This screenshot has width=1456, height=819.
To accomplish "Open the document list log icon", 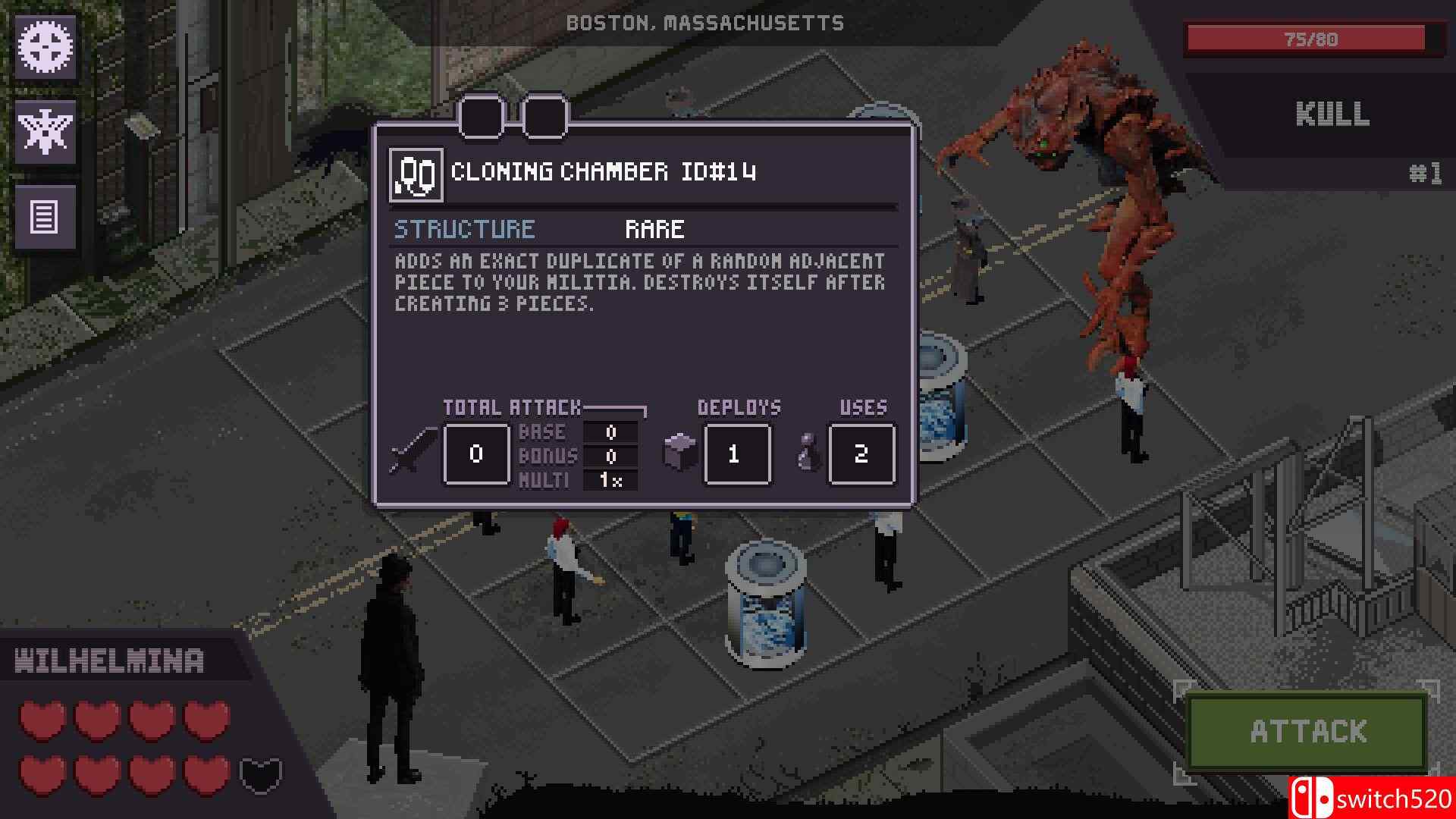I will pos(45,218).
